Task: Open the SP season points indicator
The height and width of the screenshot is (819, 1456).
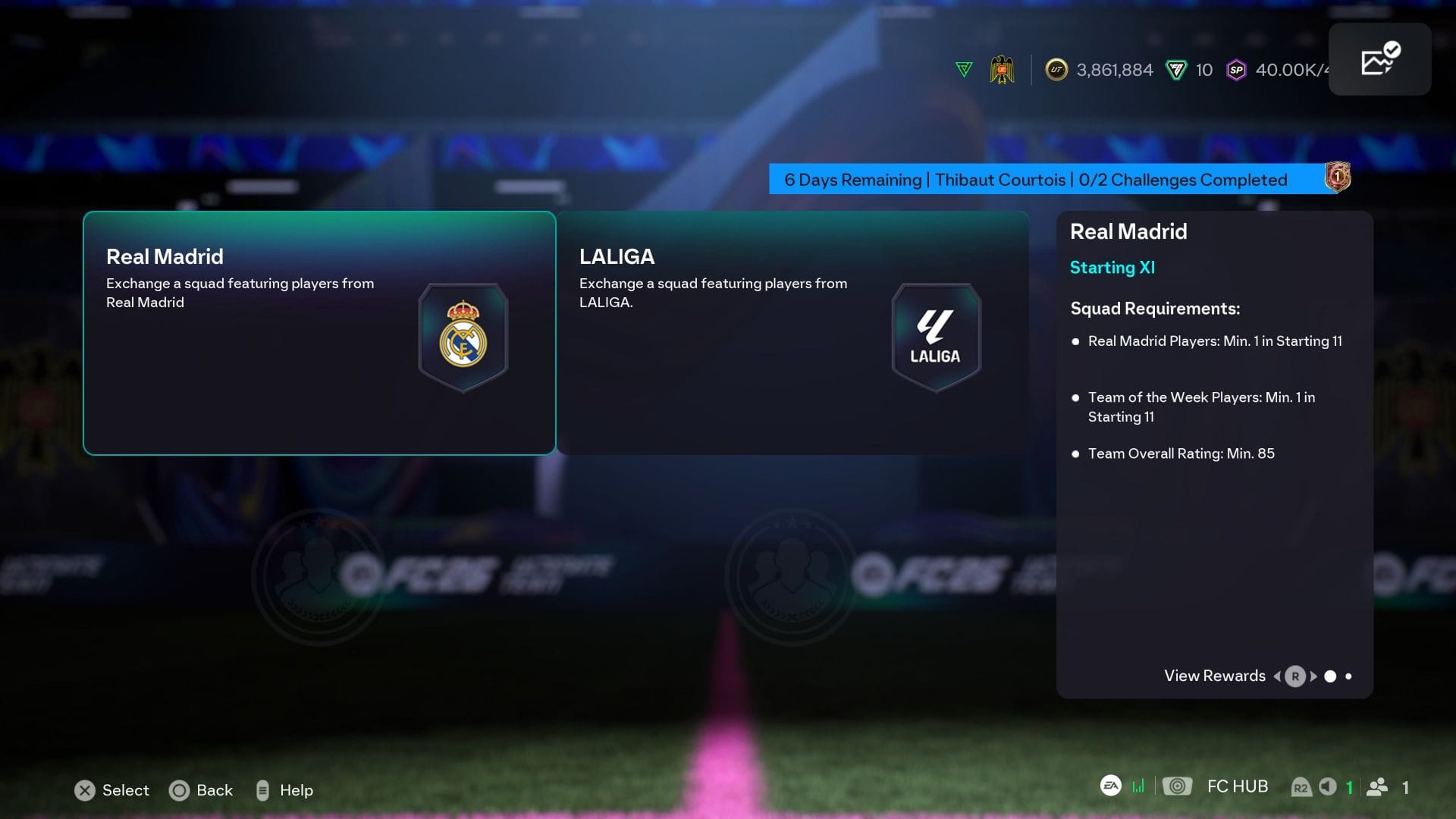Action: click(x=1236, y=71)
